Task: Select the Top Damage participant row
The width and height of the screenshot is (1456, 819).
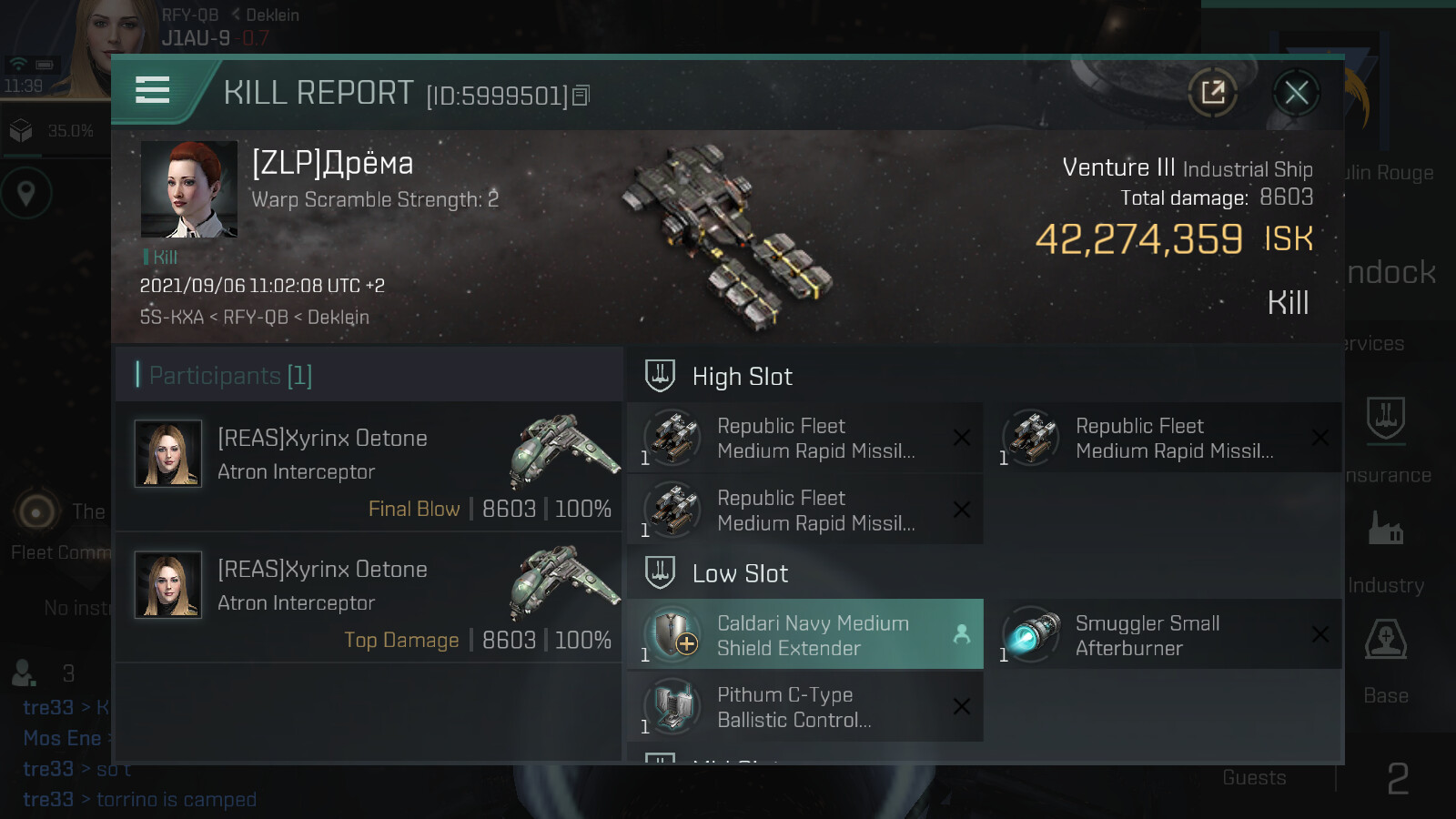Action: (369, 598)
